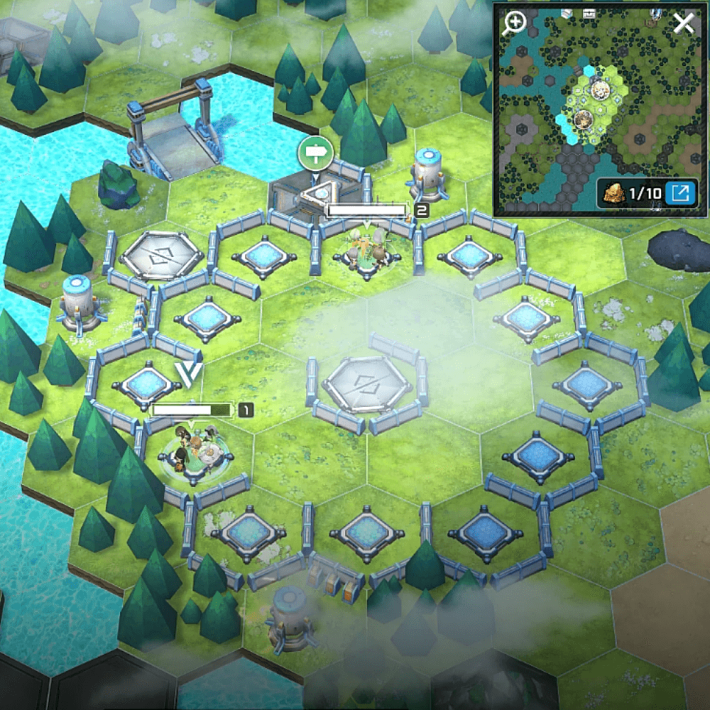Close the minimap with the X button
This screenshot has height=710, width=710.
[x=683, y=24]
